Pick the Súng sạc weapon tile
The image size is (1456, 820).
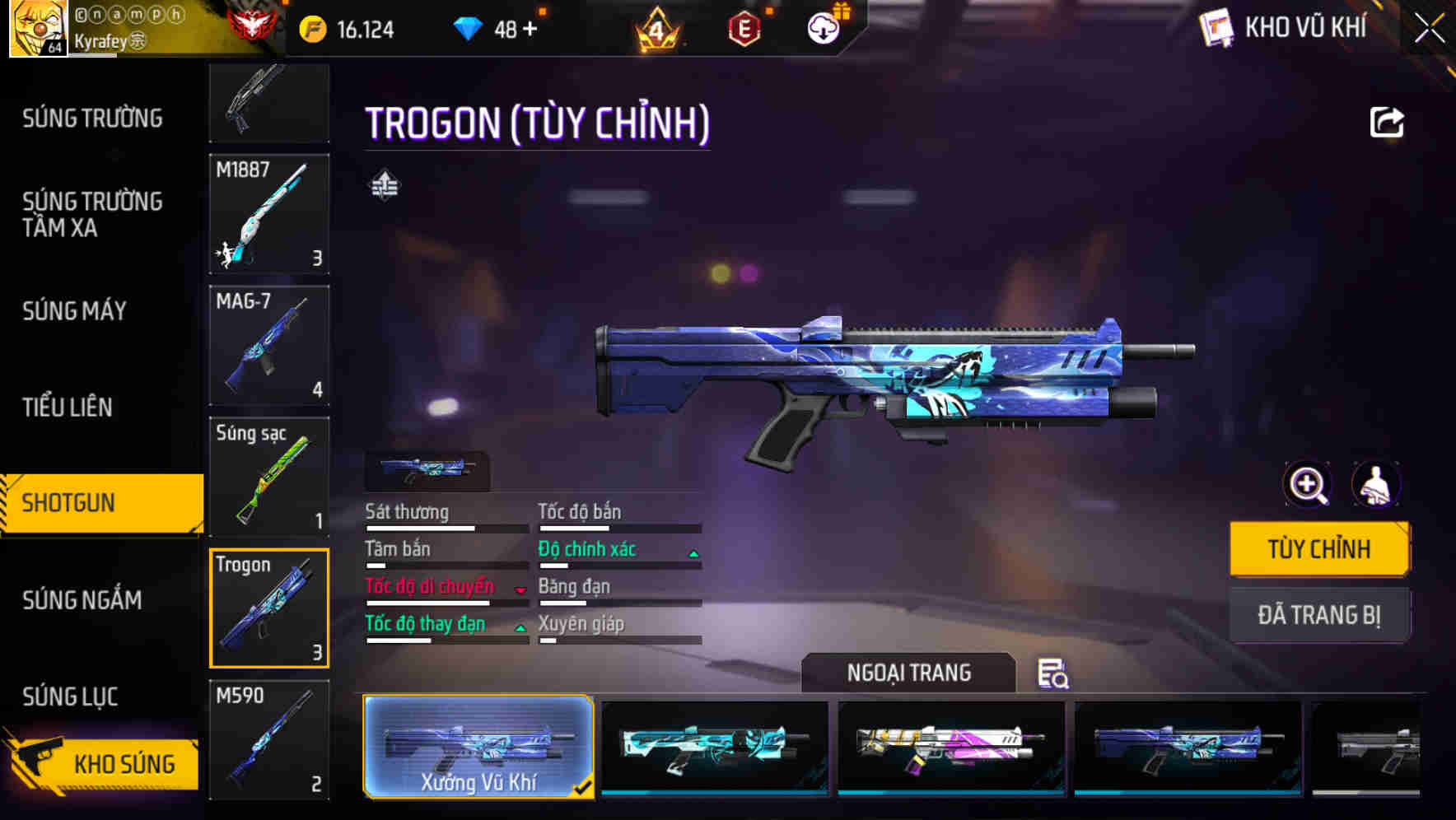[269, 477]
